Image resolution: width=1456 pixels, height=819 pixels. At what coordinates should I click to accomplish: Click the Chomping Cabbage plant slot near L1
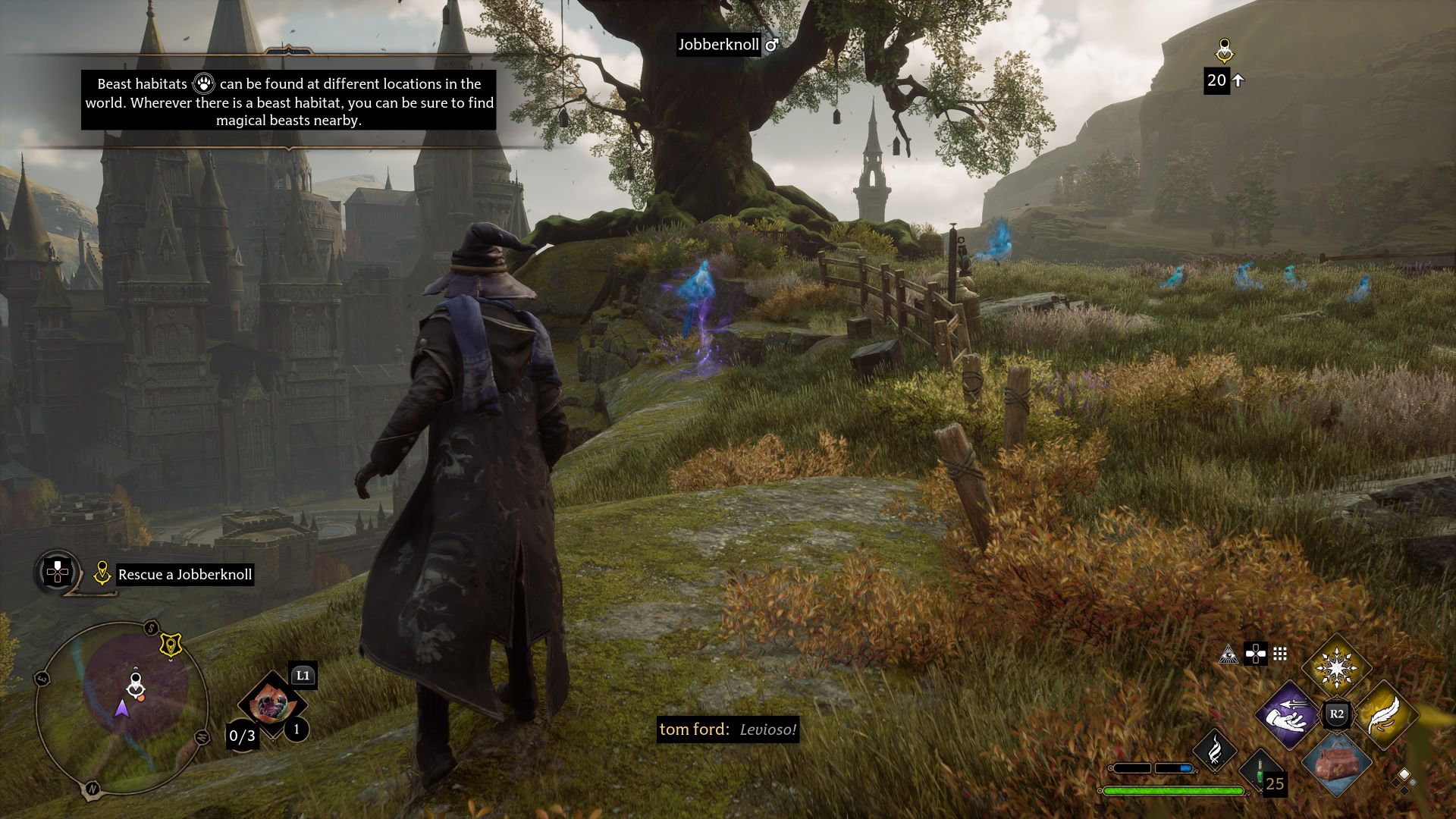pos(271,702)
